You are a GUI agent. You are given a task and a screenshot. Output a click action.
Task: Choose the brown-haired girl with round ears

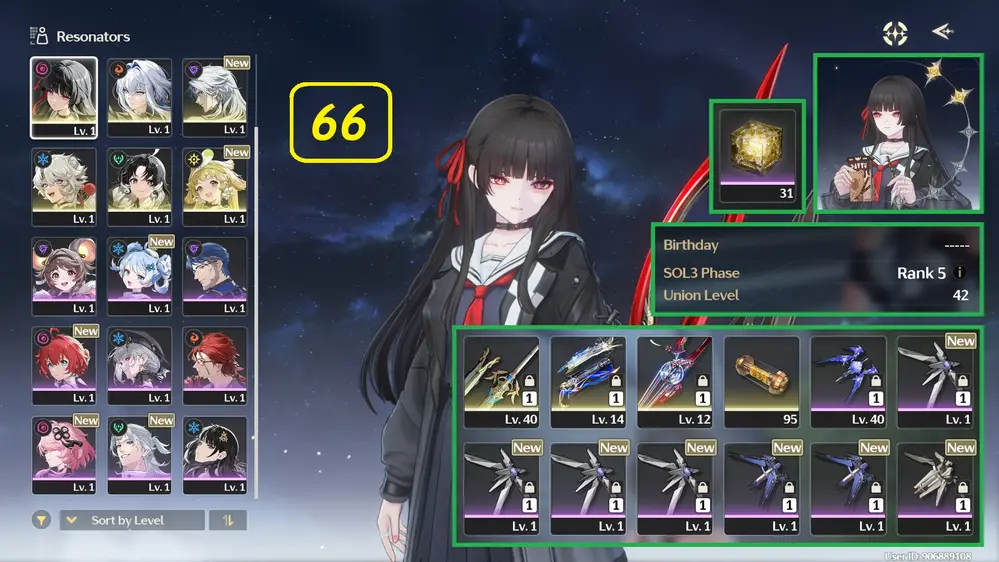click(x=64, y=276)
